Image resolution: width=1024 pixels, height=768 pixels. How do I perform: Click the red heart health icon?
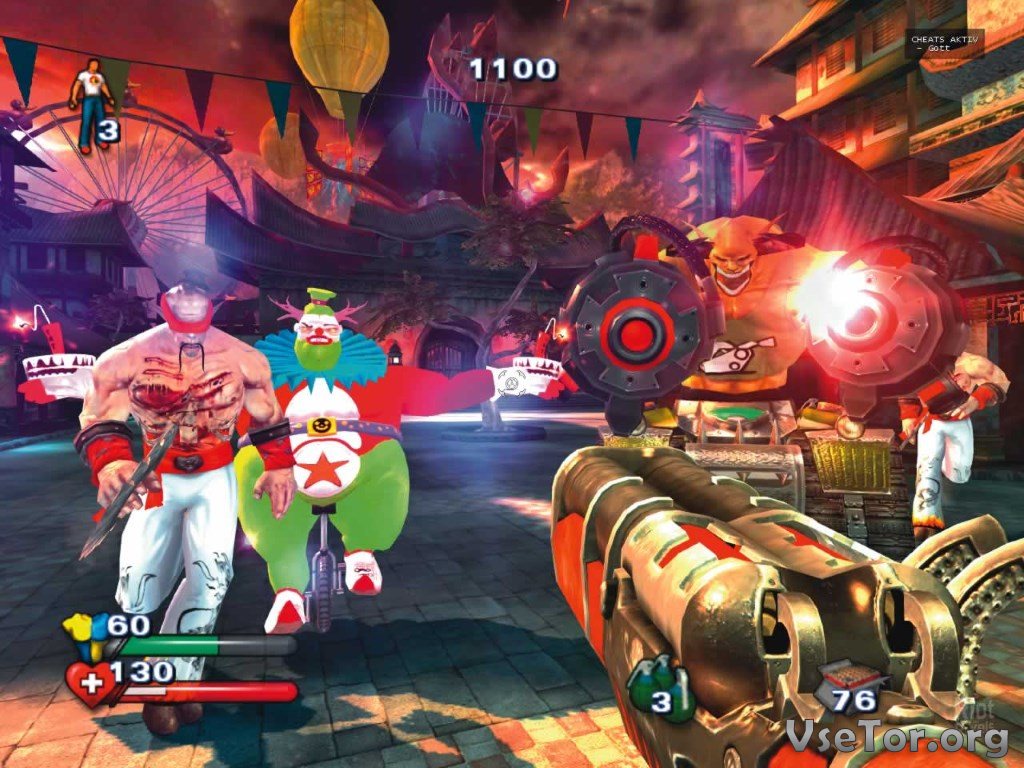pyautogui.click(x=88, y=682)
